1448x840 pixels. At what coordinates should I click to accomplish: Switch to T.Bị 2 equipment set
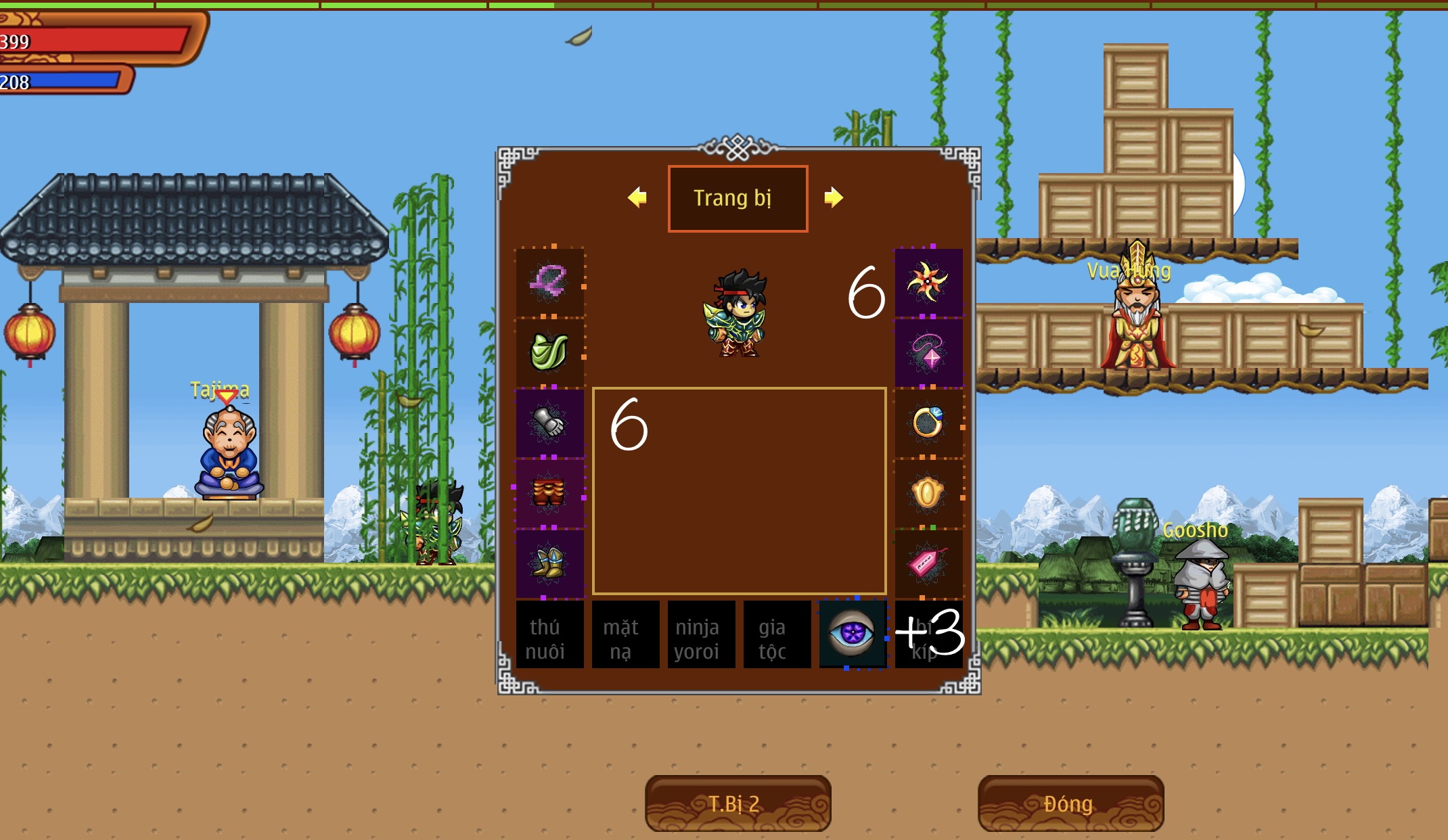738,803
